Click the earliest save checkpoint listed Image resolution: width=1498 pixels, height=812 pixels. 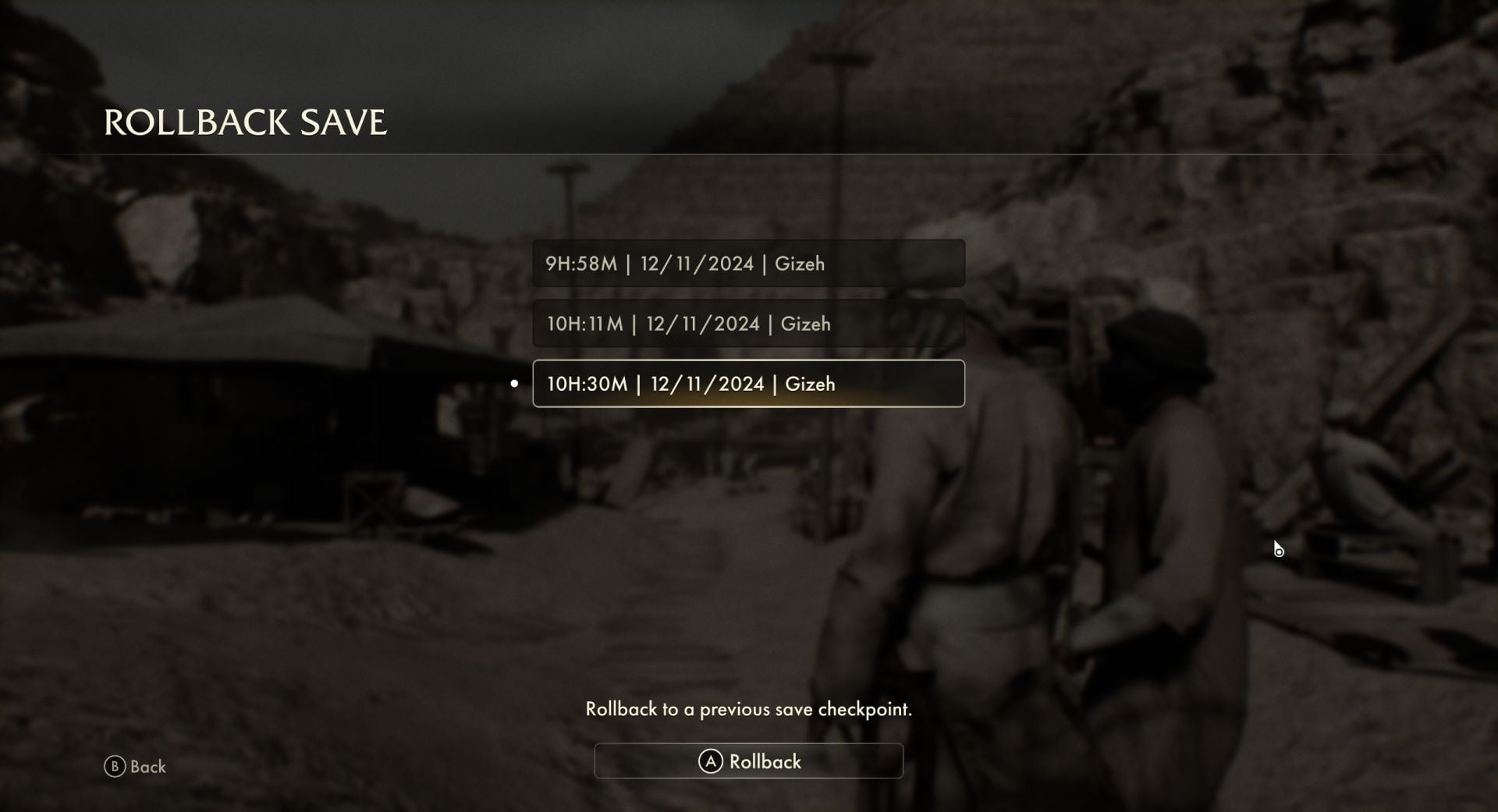(x=748, y=263)
